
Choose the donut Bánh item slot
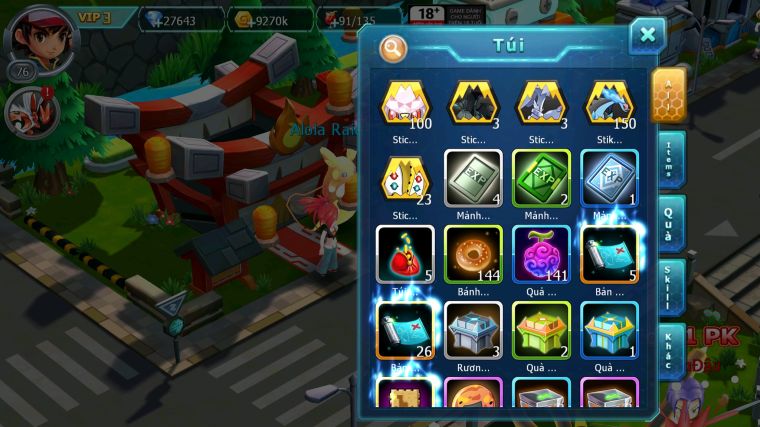[x=473, y=254]
